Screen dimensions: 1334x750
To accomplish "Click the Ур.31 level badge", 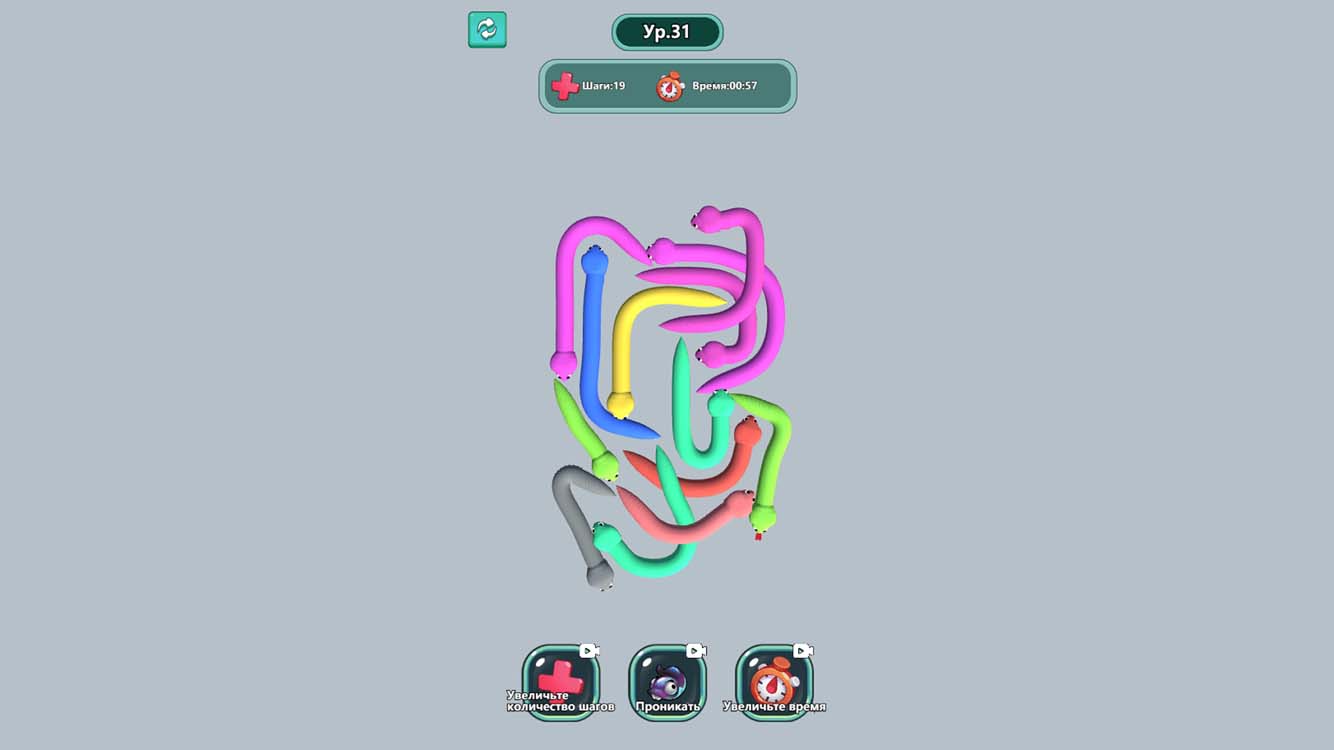I will (x=668, y=31).
